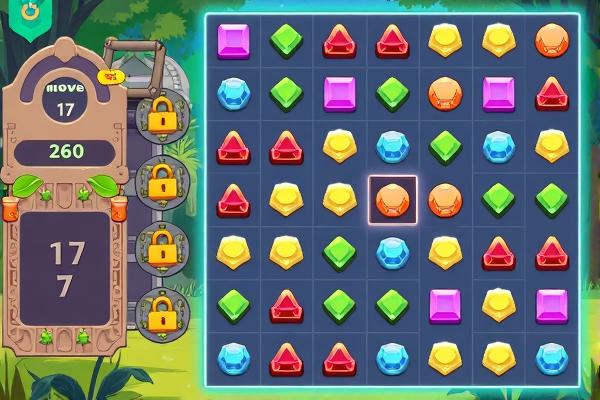Select the highlighted orange gem tile
Image resolution: width=600 pixels, height=400 pixels.
[392, 199]
